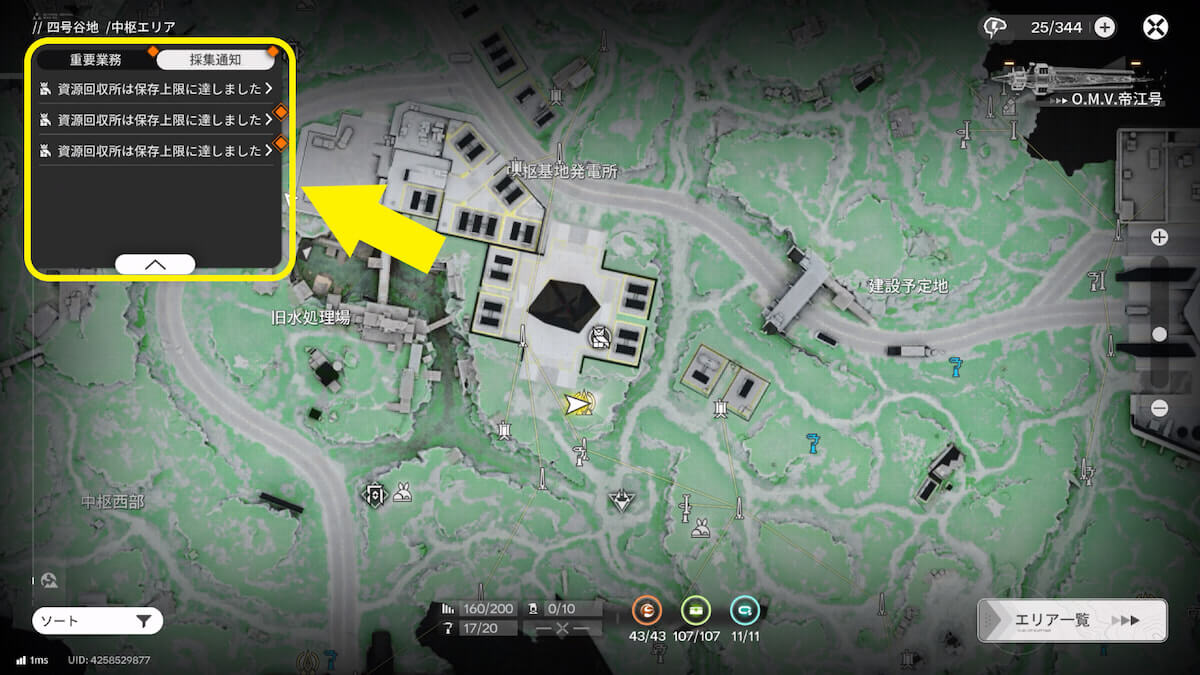Click the plus button beside 25/344
This screenshot has height=675, width=1200.
pyautogui.click(x=1104, y=27)
